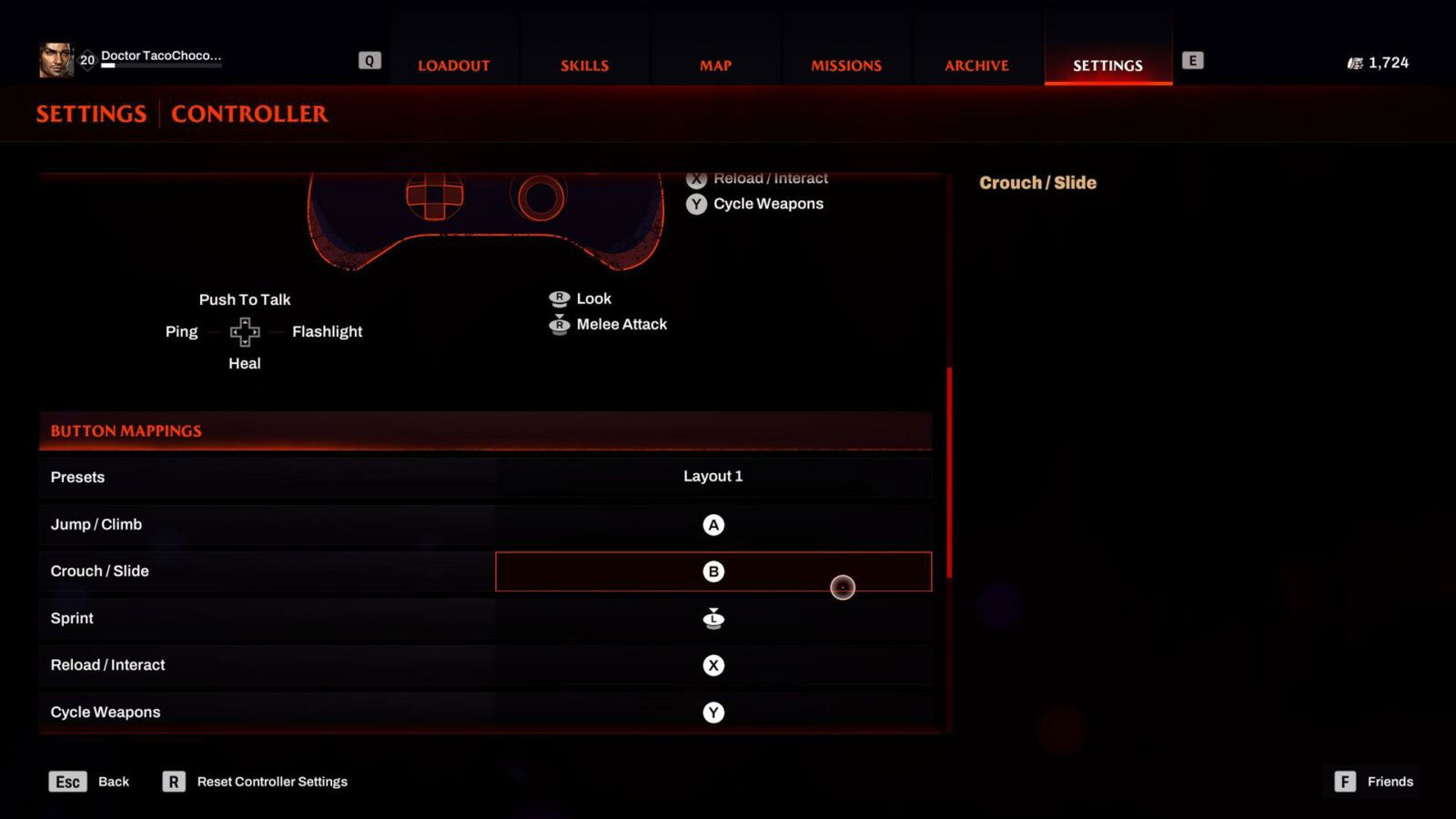Open the Presets Layout 1 selector
Viewport: 1456px width, 819px height.
pyautogui.click(x=713, y=476)
